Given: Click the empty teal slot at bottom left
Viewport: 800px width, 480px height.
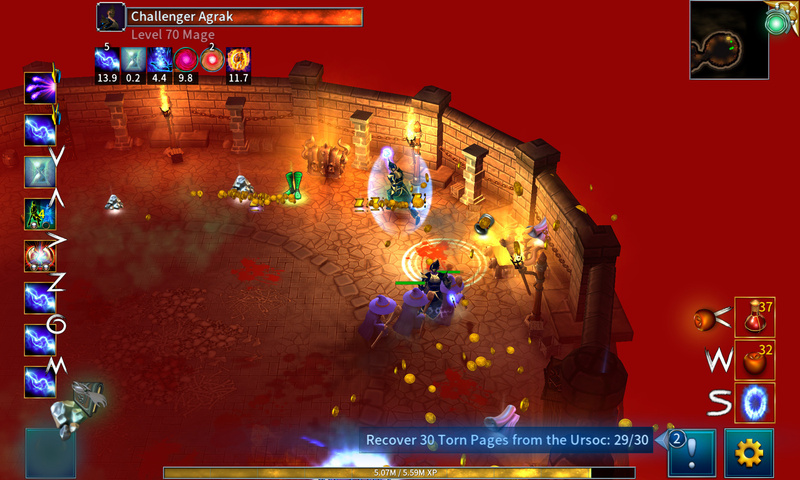Looking at the screenshot, I should pos(50,453).
